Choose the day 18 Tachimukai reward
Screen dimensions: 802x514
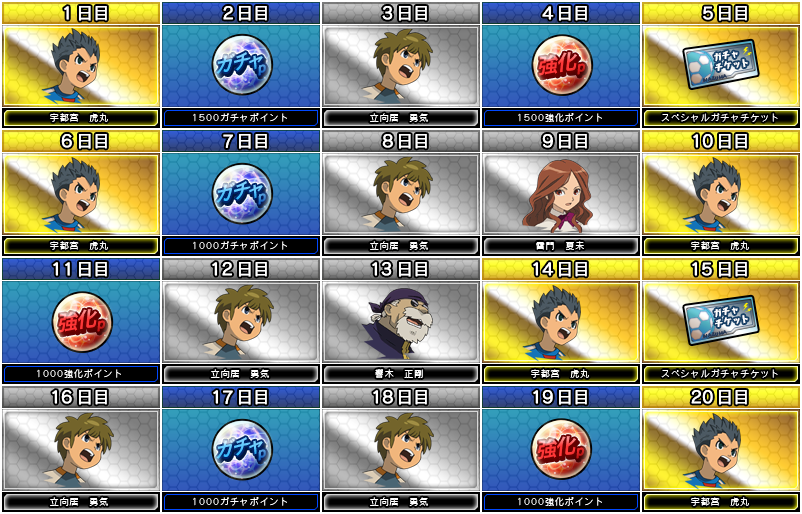click(x=400, y=449)
